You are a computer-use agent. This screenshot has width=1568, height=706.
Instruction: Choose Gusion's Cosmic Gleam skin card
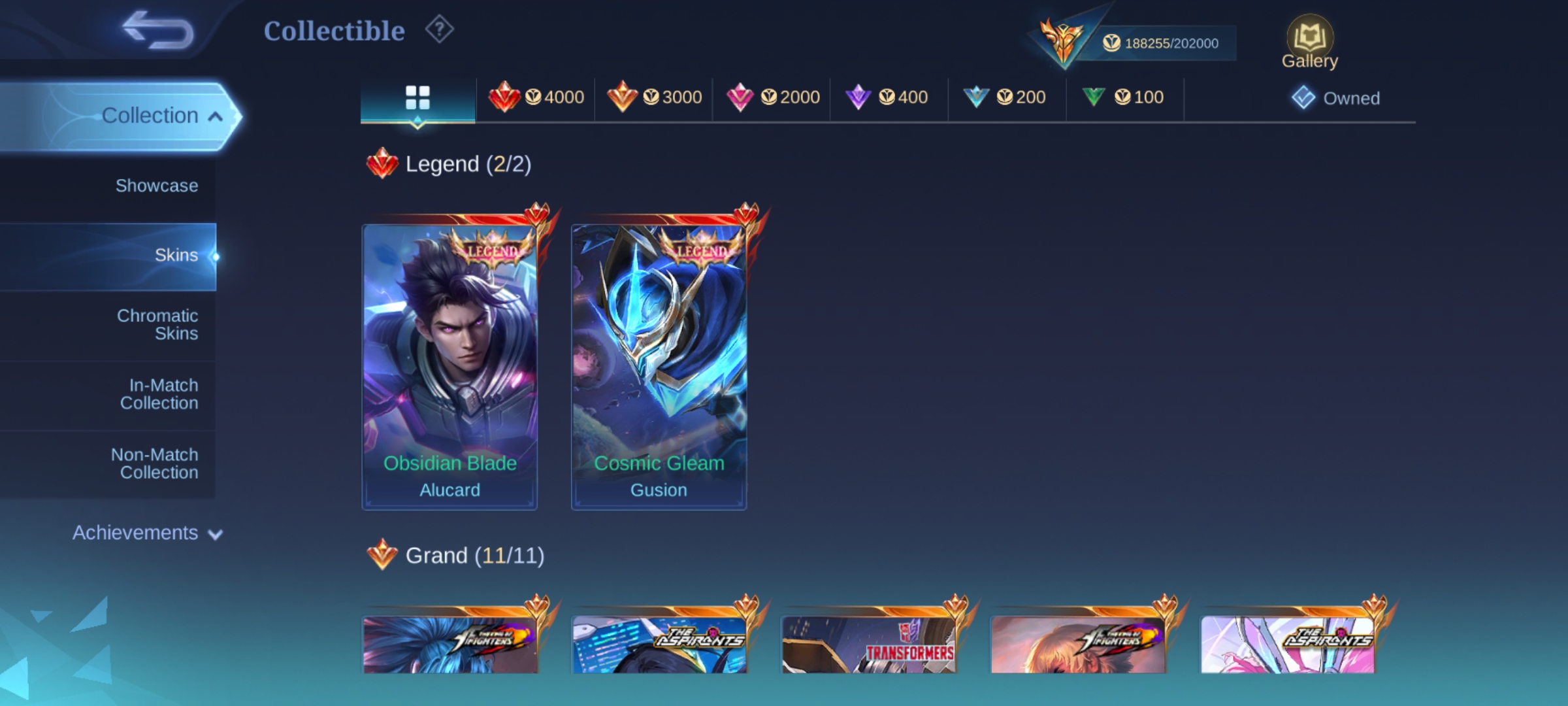coord(659,366)
